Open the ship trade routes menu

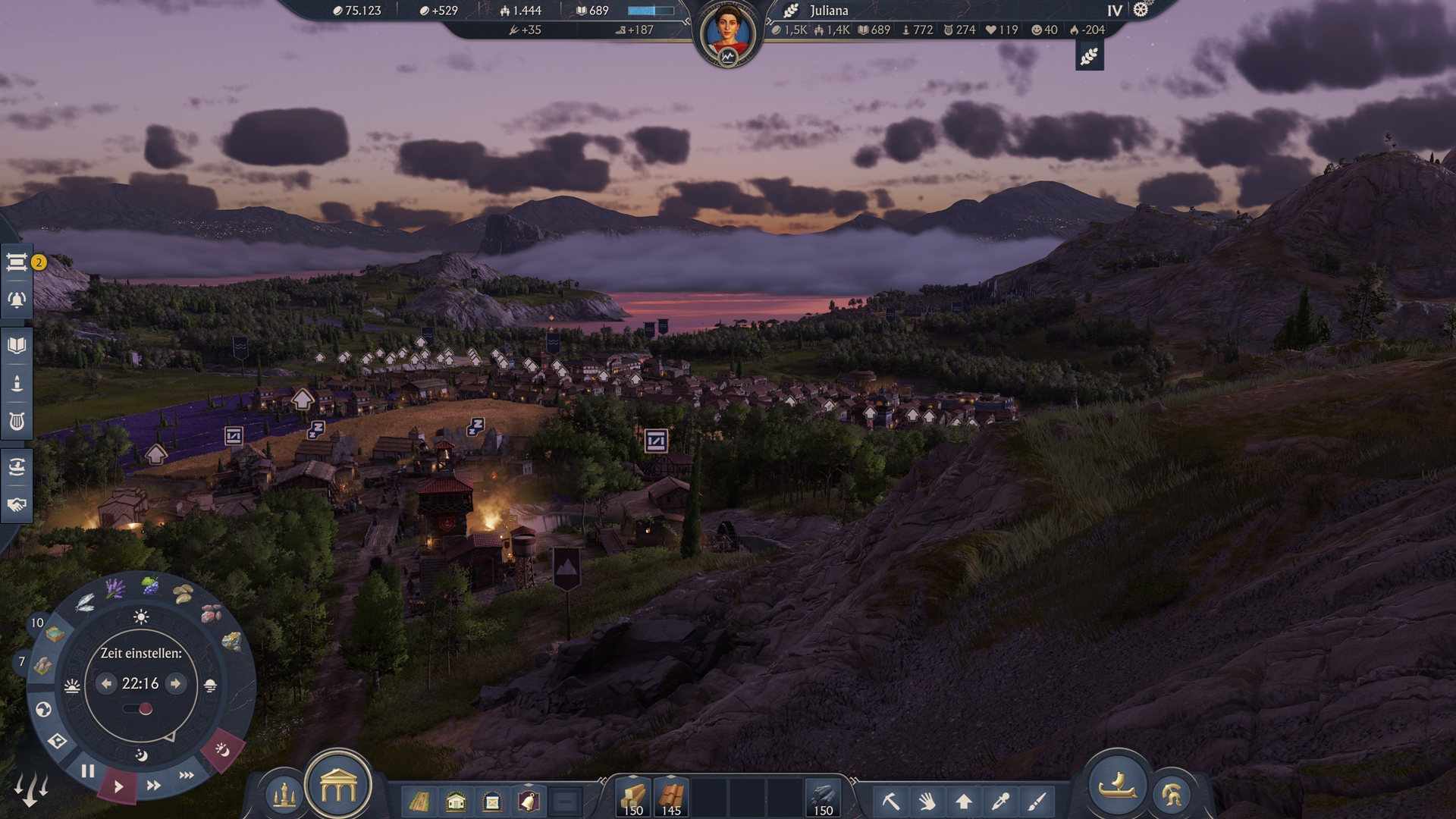click(x=17, y=467)
